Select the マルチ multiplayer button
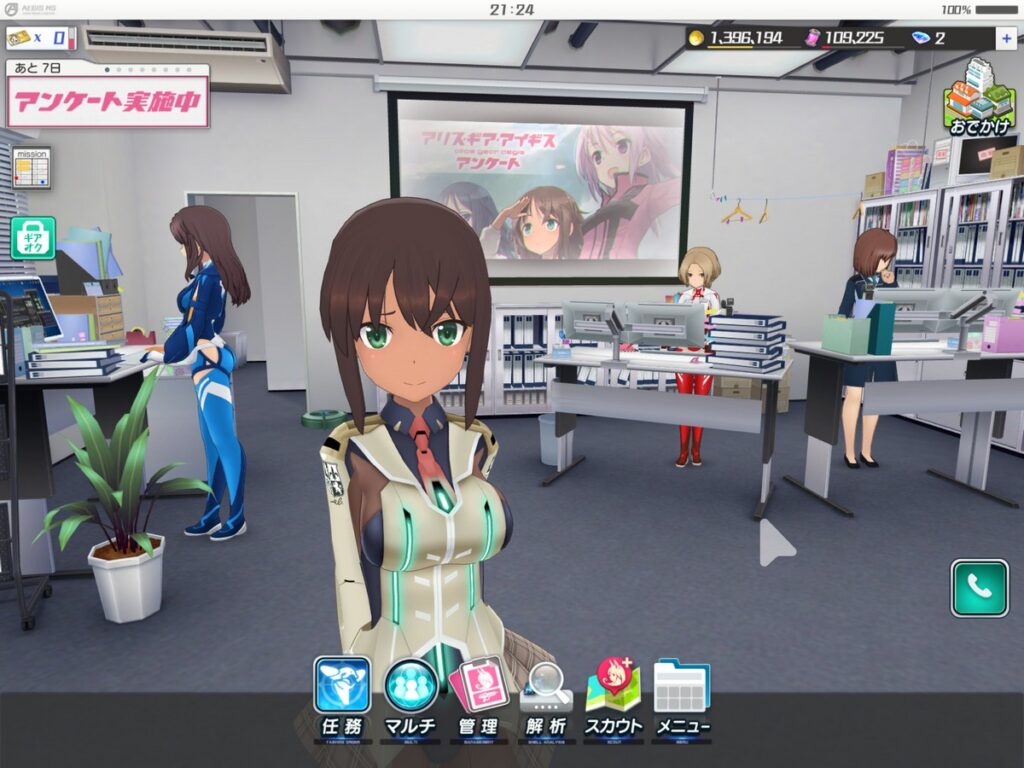Screen dimensions: 1024x768 coord(411,697)
